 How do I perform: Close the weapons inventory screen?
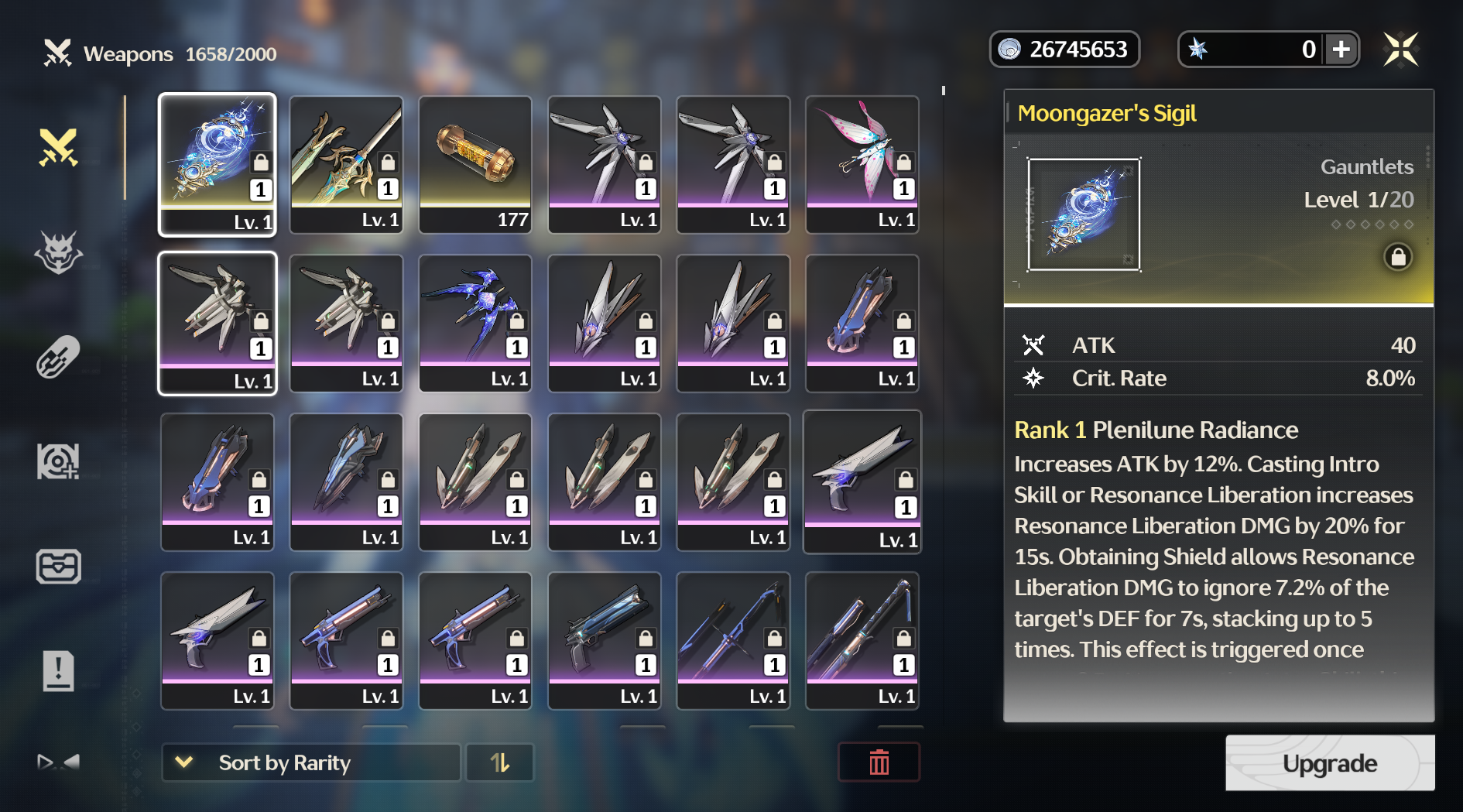1400,50
